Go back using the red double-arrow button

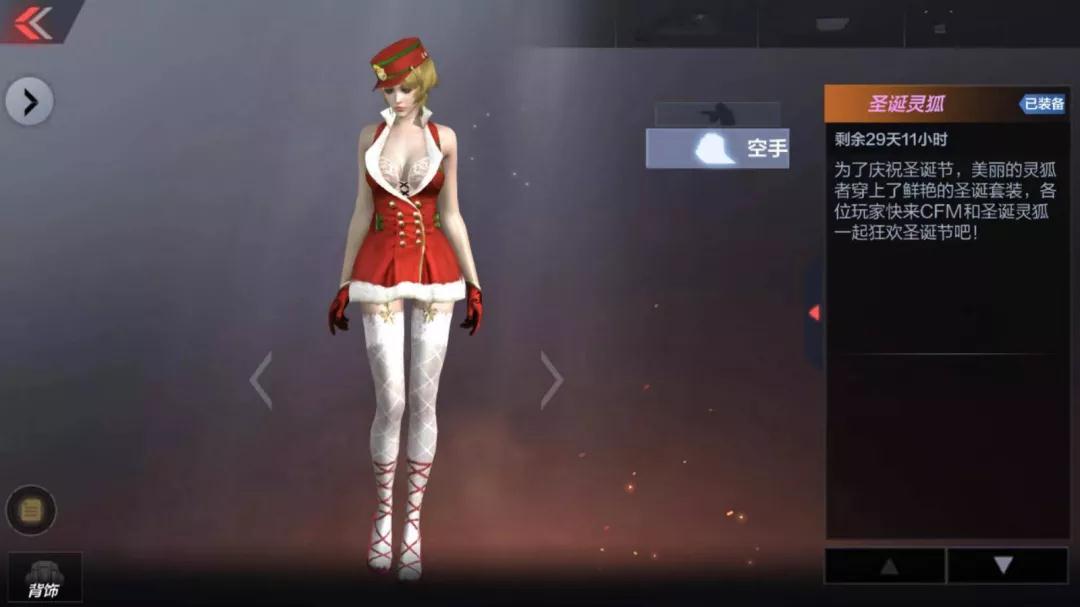(x=34, y=21)
